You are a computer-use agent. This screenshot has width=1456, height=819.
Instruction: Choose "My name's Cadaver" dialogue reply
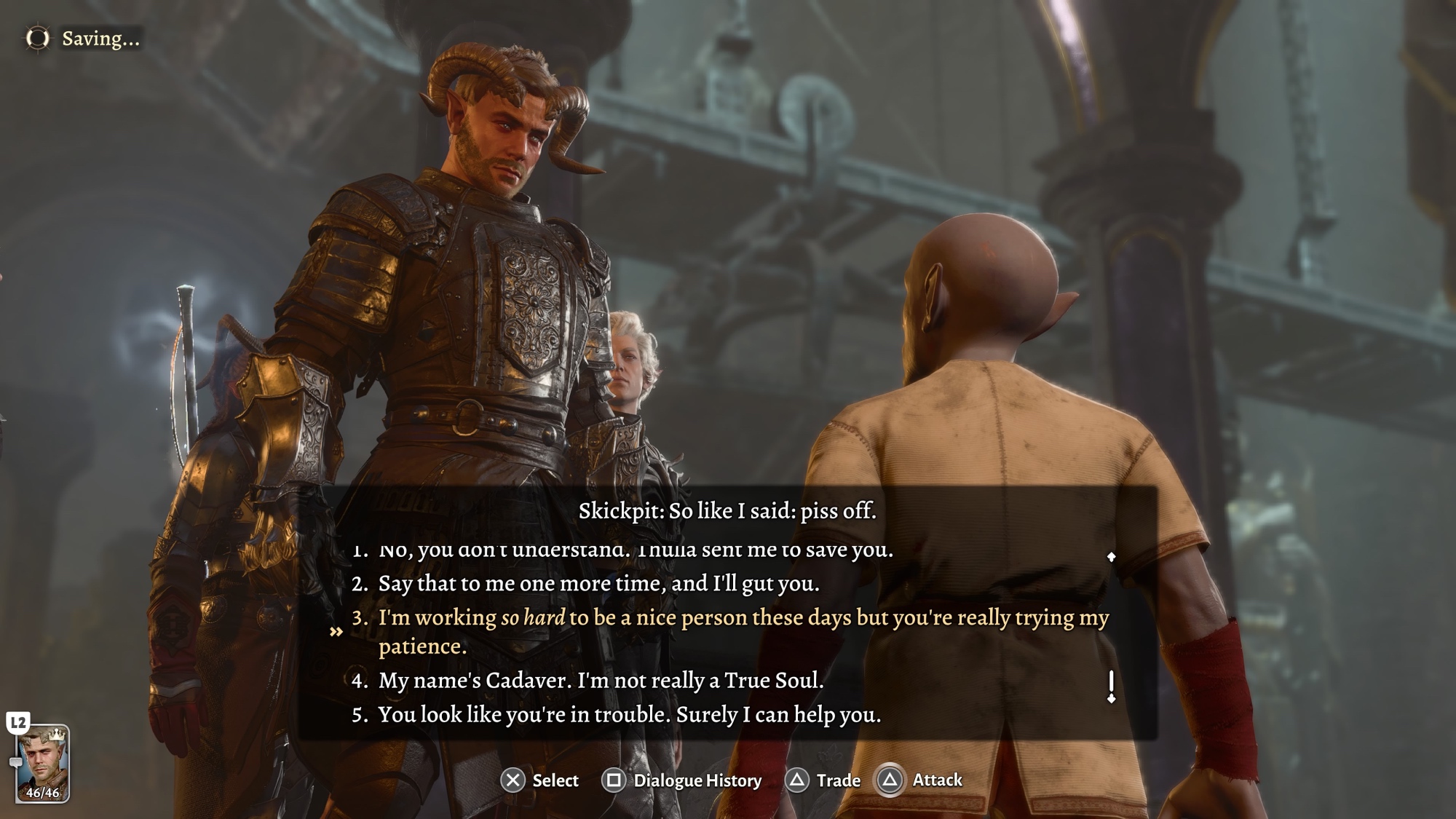[x=601, y=680]
